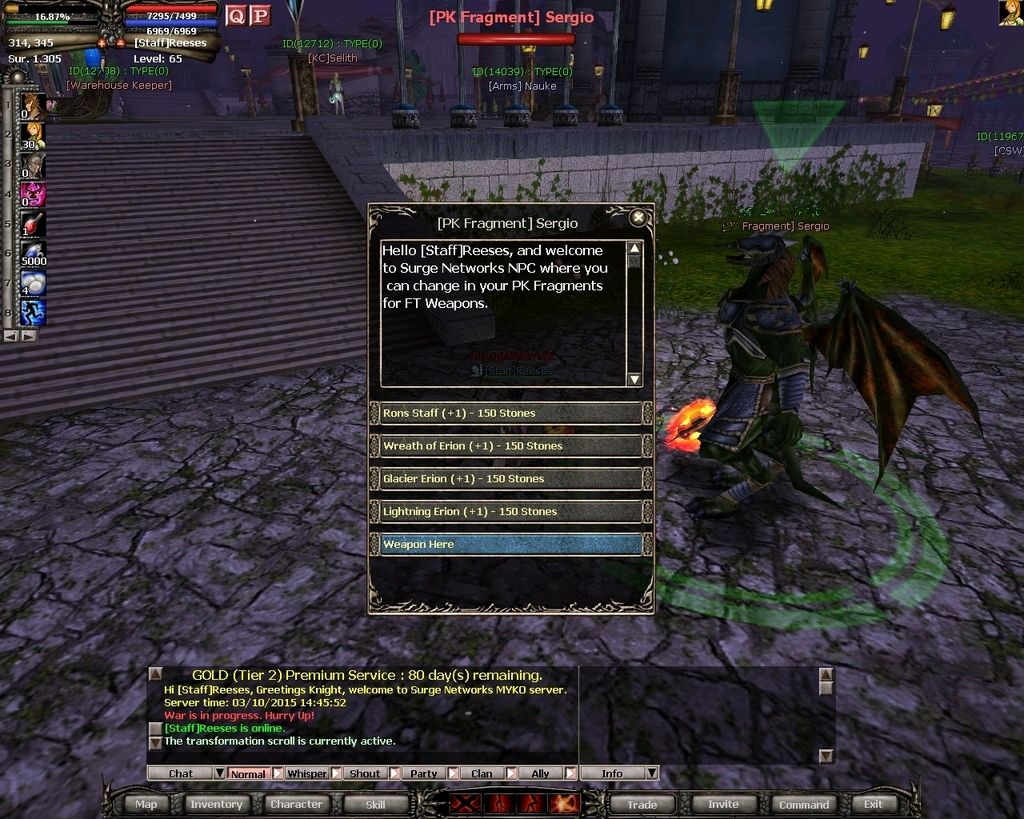This screenshot has width=1024, height=819.
Task: Click the Trade button
Action: [x=642, y=804]
